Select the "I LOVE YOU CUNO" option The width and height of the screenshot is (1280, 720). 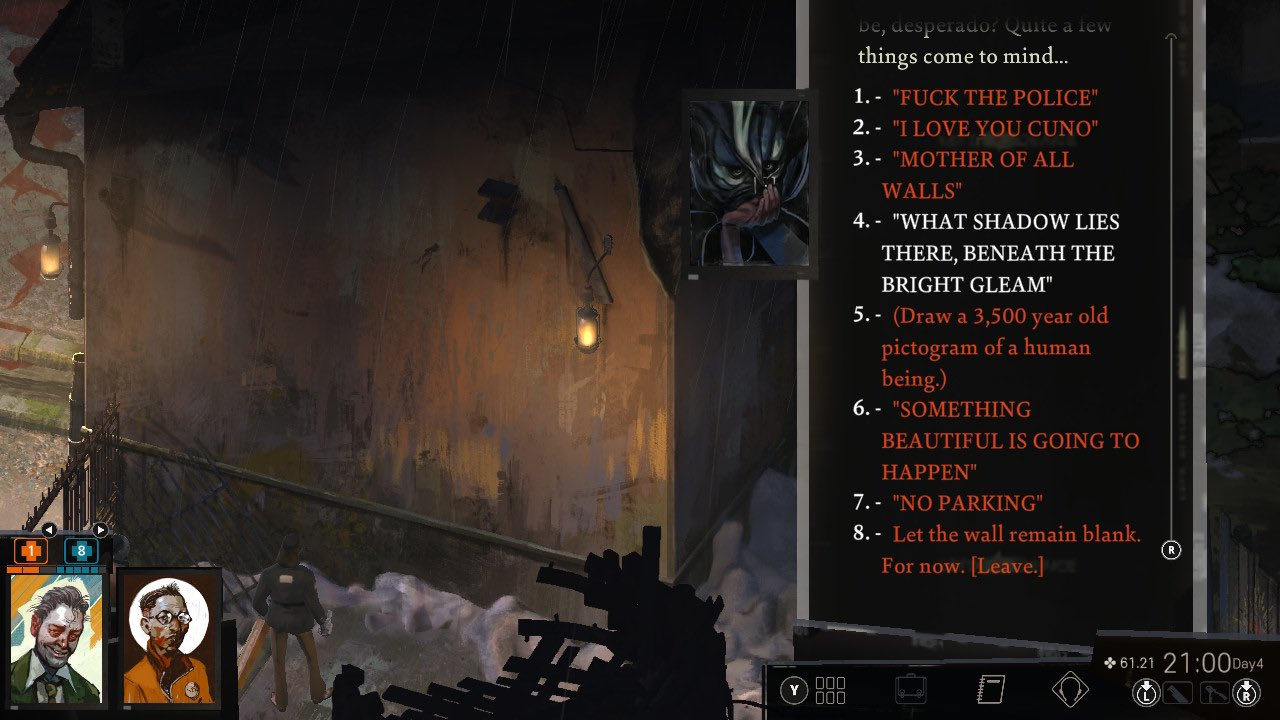pos(994,129)
